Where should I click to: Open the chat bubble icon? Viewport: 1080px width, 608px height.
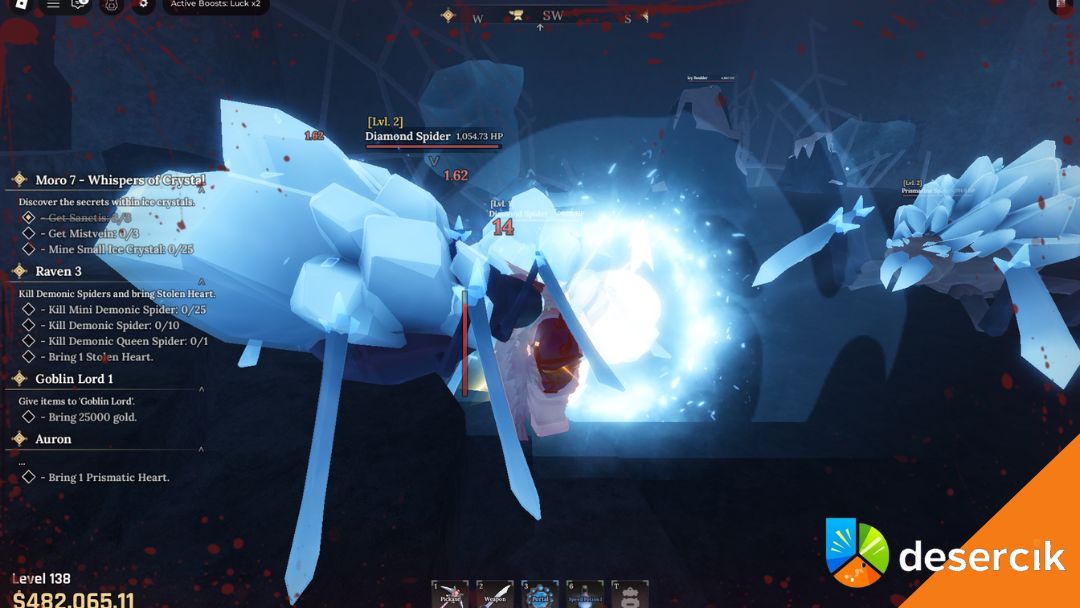81,4
